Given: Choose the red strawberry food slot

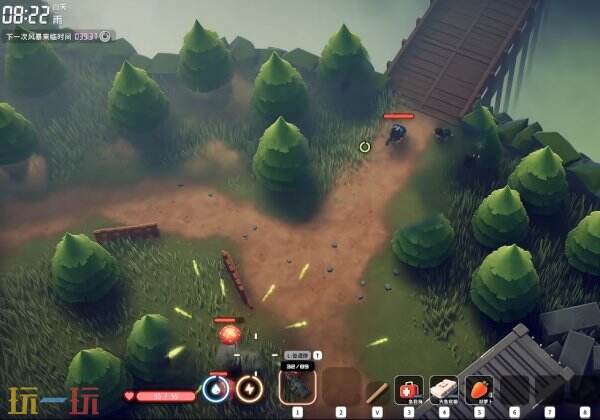Looking at the screenshot, I should 479,388.
